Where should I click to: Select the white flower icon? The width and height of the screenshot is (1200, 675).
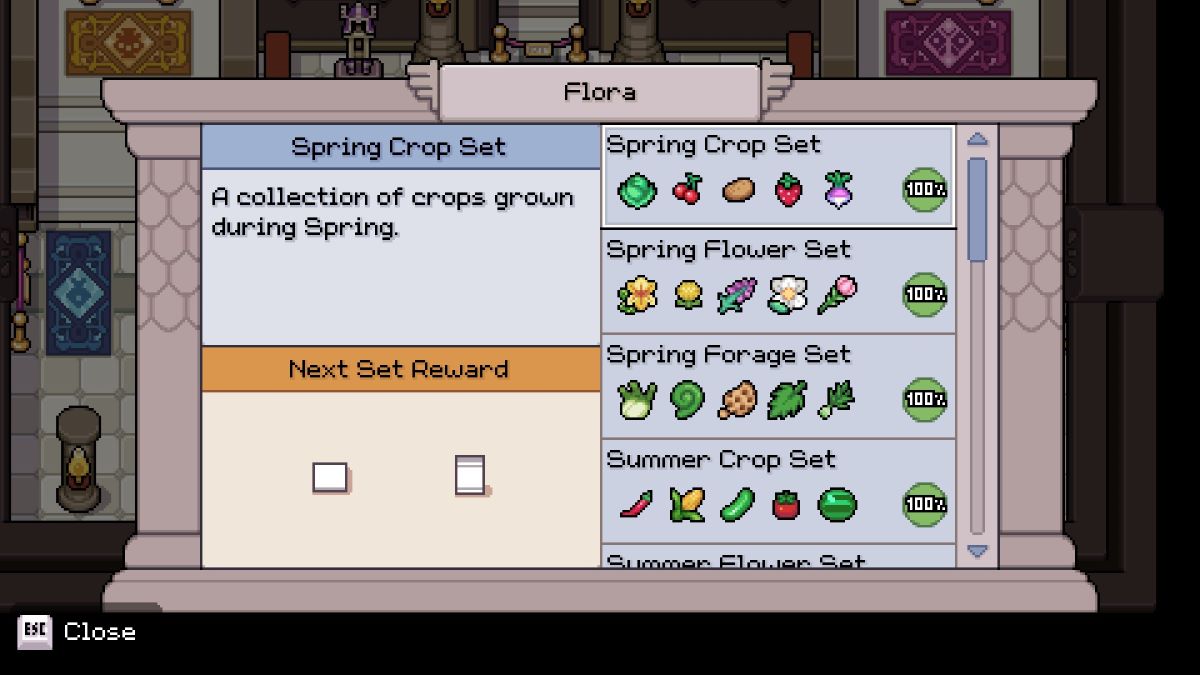[787, 295]
